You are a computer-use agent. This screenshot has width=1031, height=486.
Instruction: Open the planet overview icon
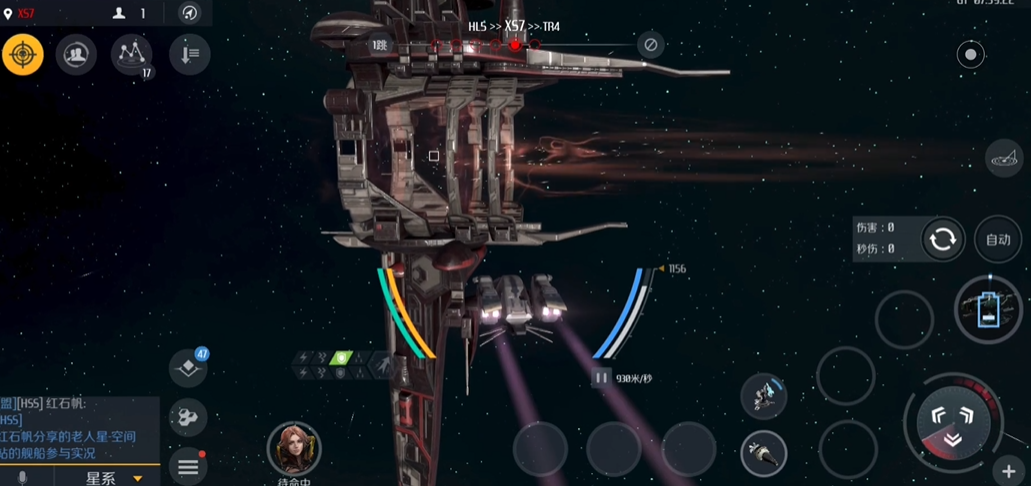tap(1004, 158)
